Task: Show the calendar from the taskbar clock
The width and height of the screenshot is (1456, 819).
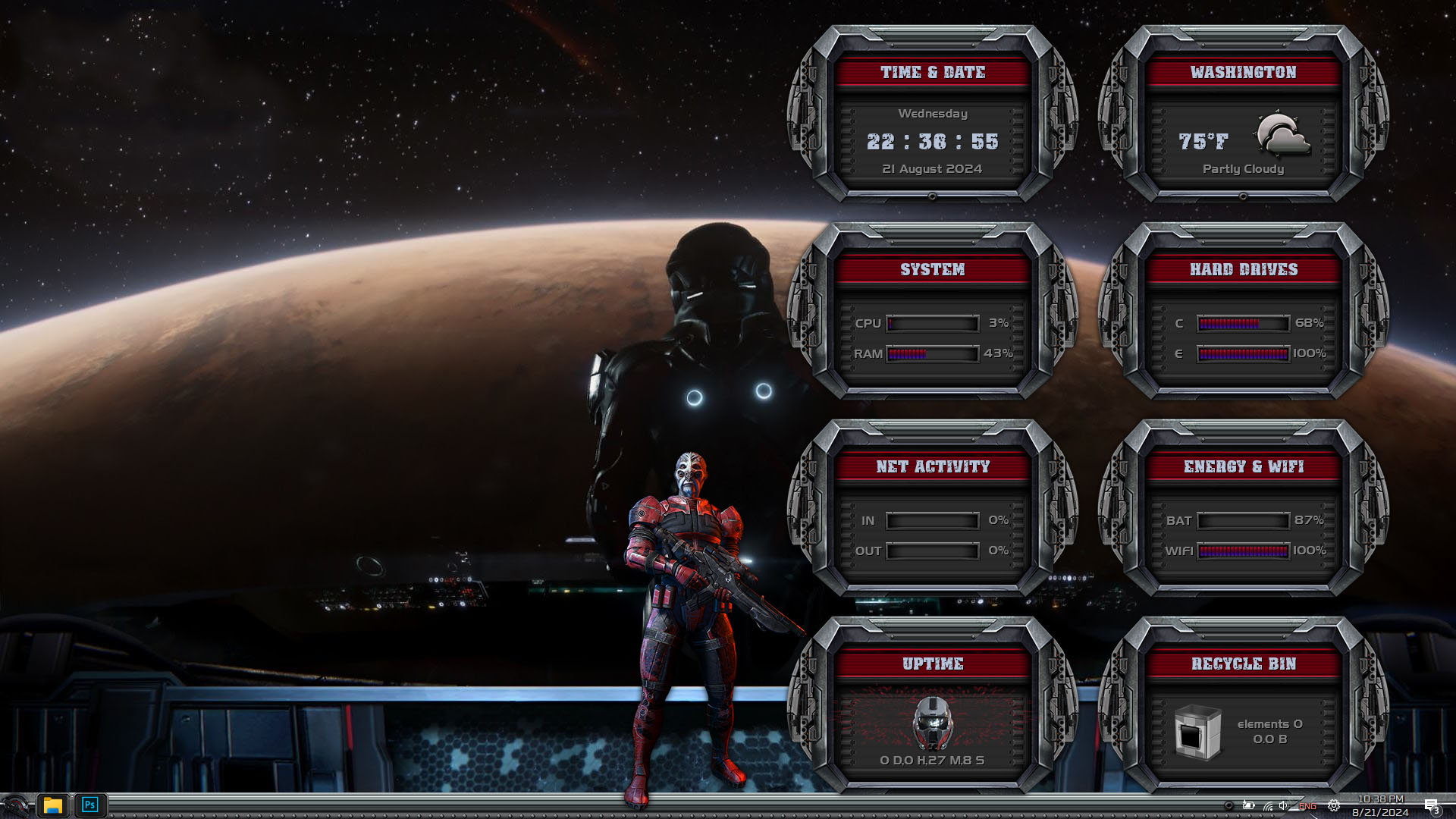Action: (1380, 805)
